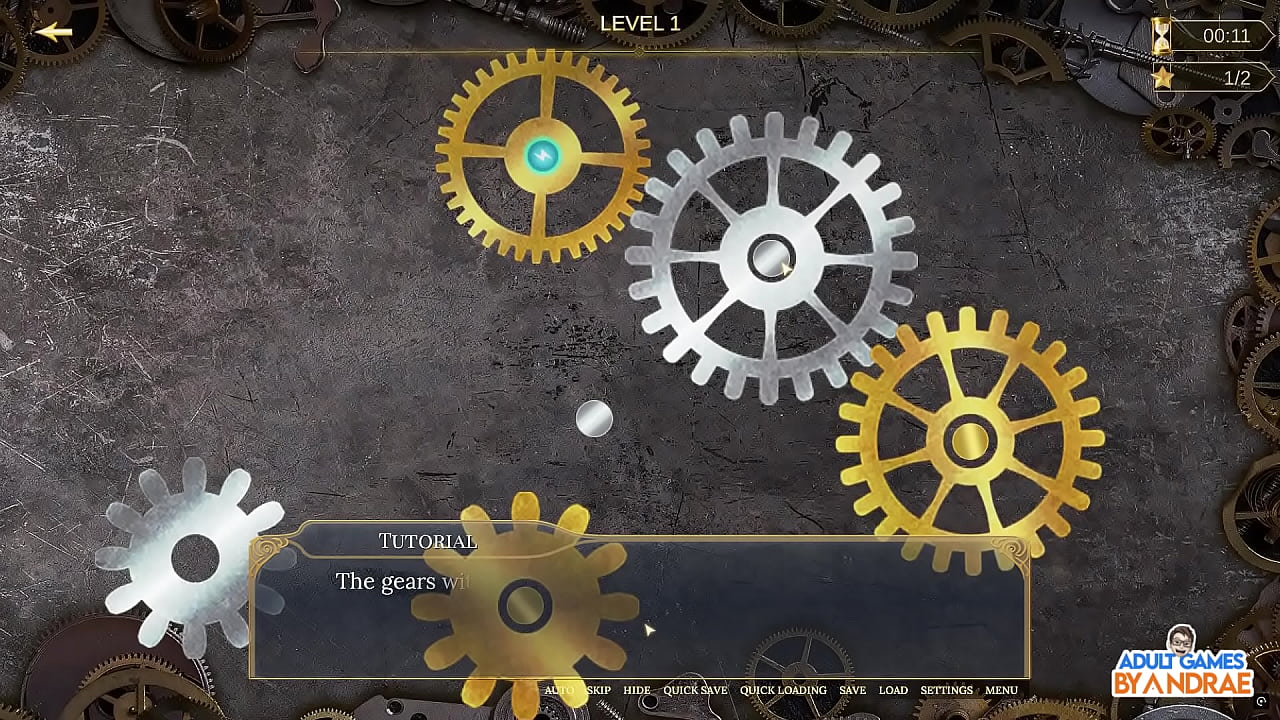Toggle Auto mode in the quick menu
This screenshot has height=720, width=1280.
coord(558,690)
